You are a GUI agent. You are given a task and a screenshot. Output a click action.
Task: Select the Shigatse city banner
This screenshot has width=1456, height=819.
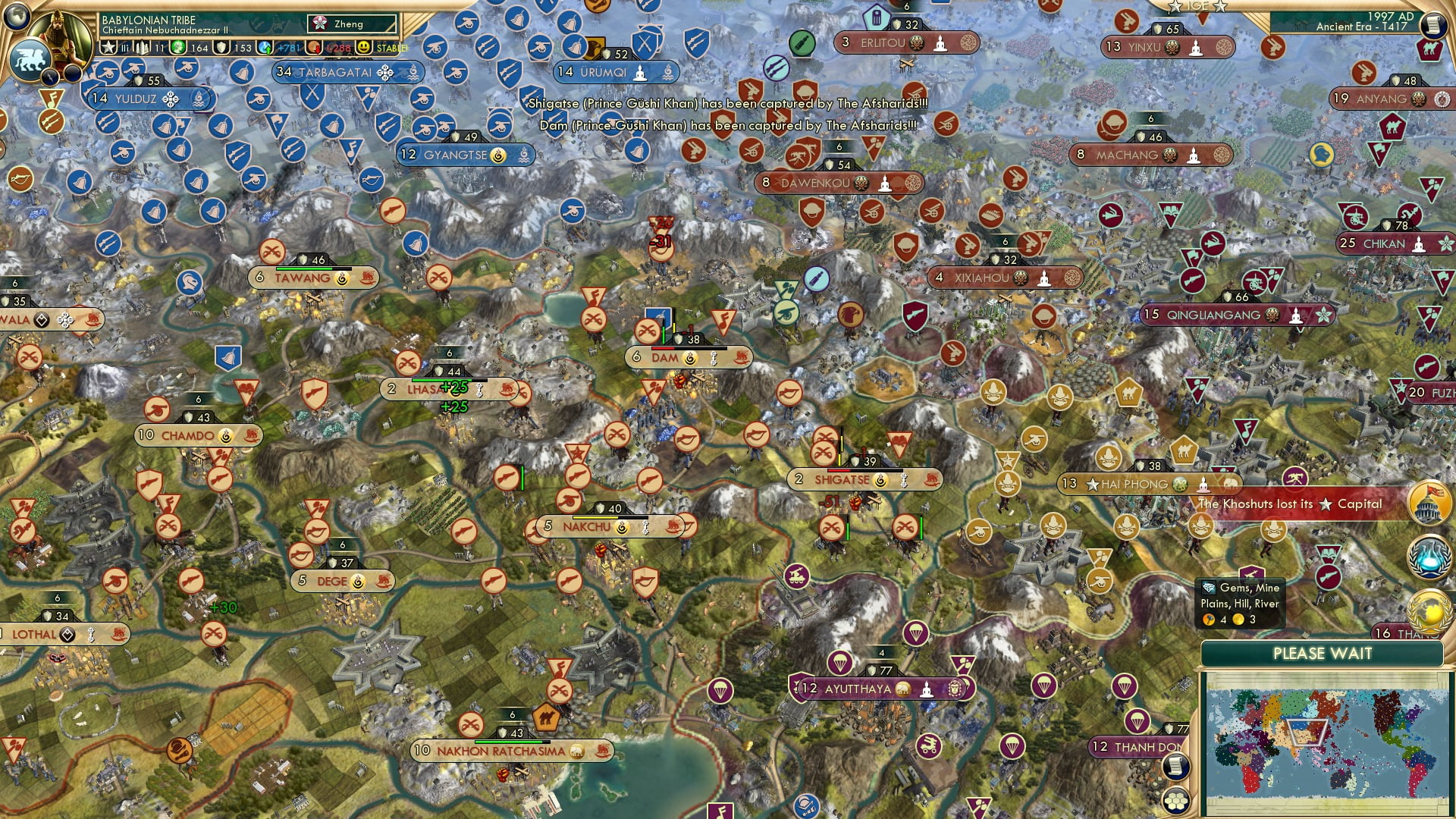pyautogui.click(x=864, y=479)
